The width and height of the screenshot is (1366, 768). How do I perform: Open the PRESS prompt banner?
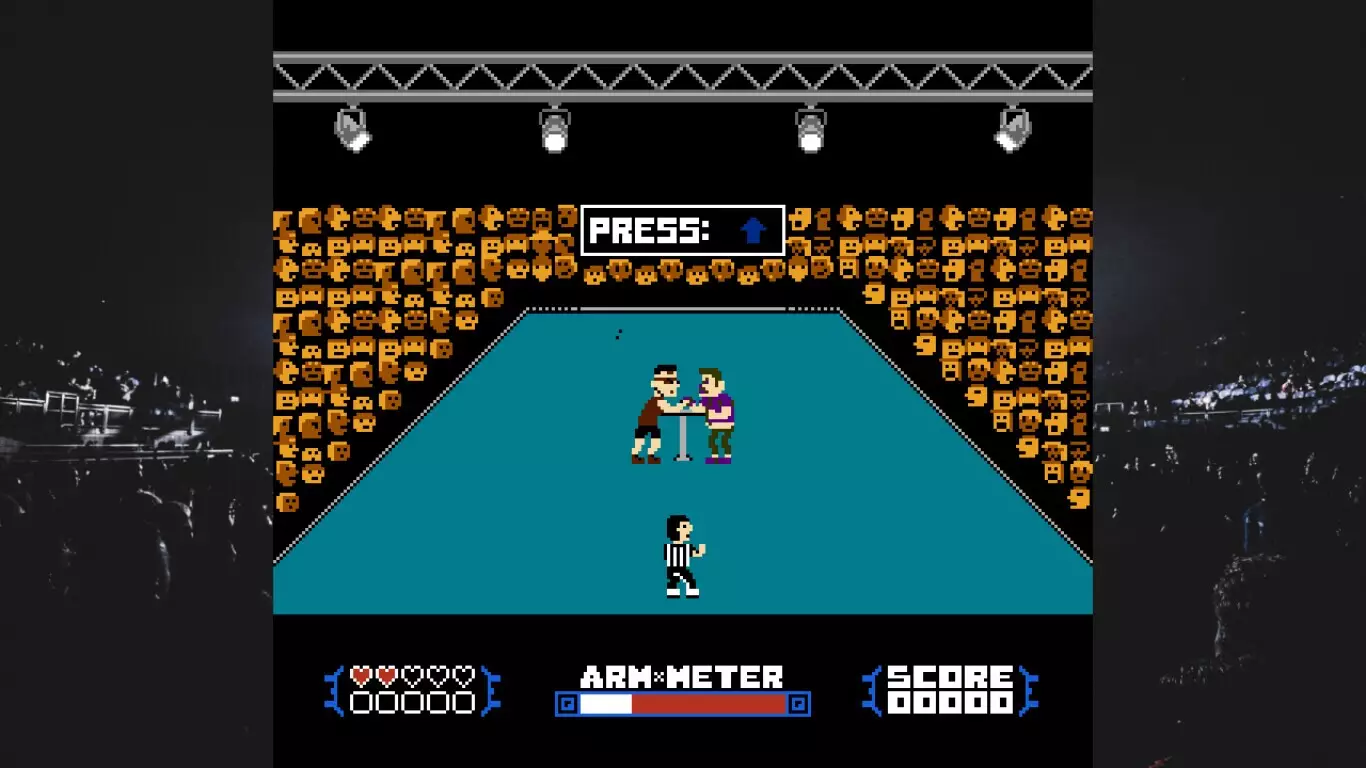coord(683,230)
